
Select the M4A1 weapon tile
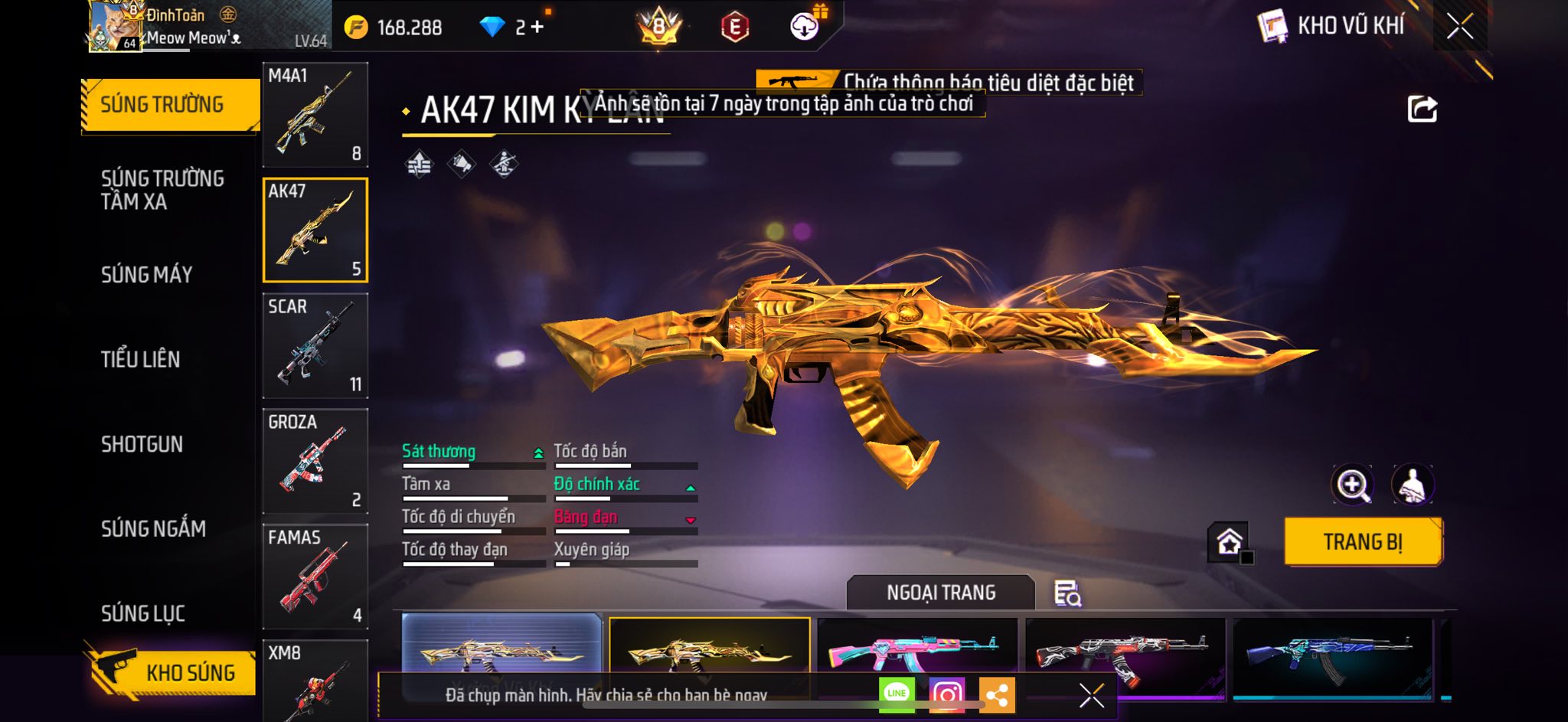click(315, 115)
